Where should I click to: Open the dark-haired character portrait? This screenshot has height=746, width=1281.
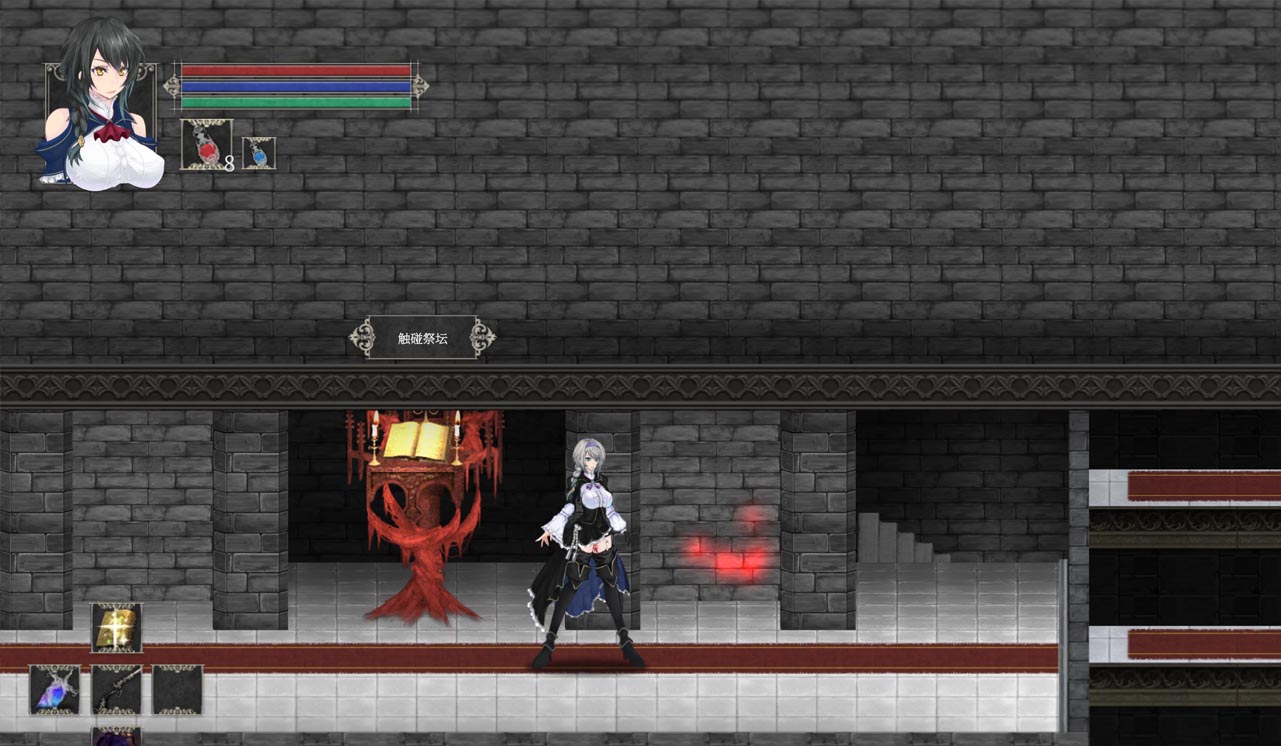[x=100, y=108]
